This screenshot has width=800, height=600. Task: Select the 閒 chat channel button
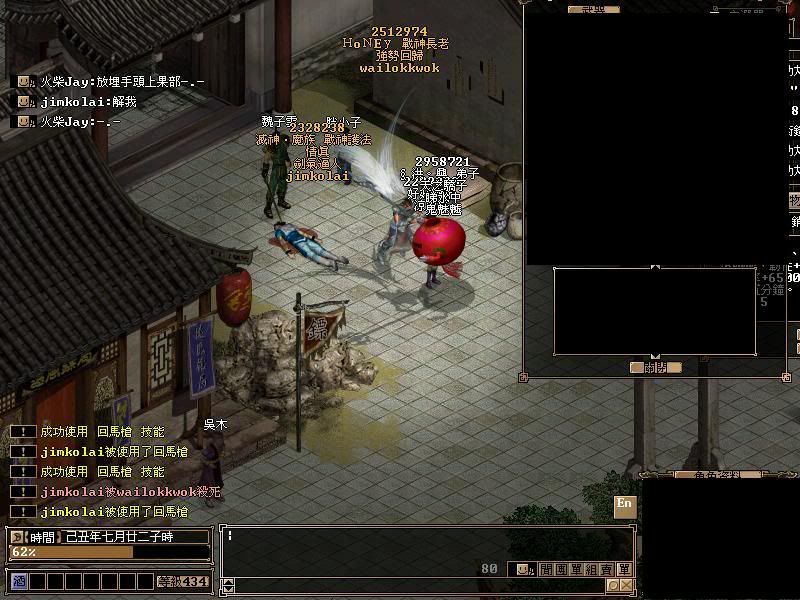pyautogui.click(x=545, y=569)
